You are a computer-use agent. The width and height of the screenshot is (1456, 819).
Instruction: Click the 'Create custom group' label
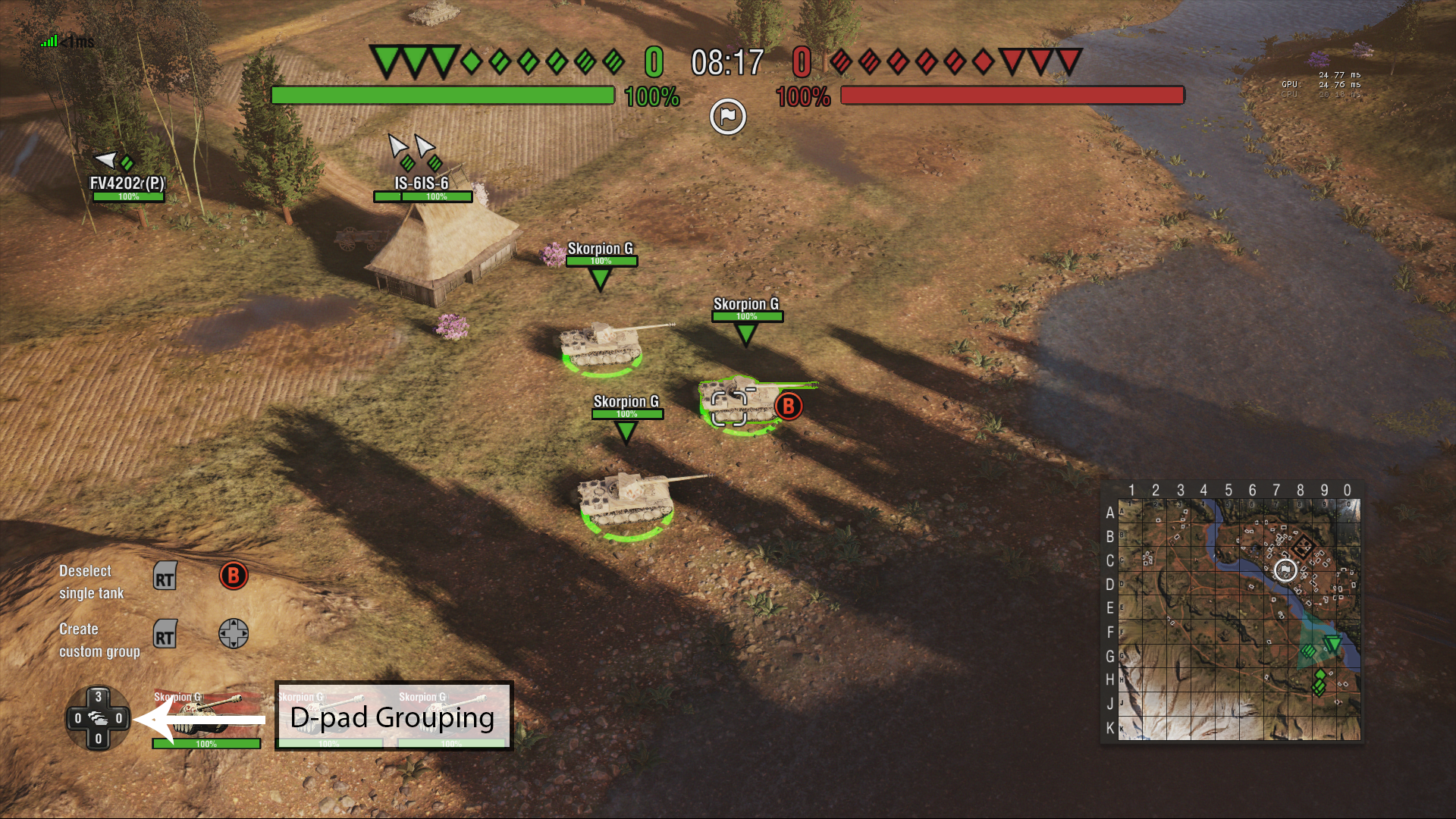point(99,639)
